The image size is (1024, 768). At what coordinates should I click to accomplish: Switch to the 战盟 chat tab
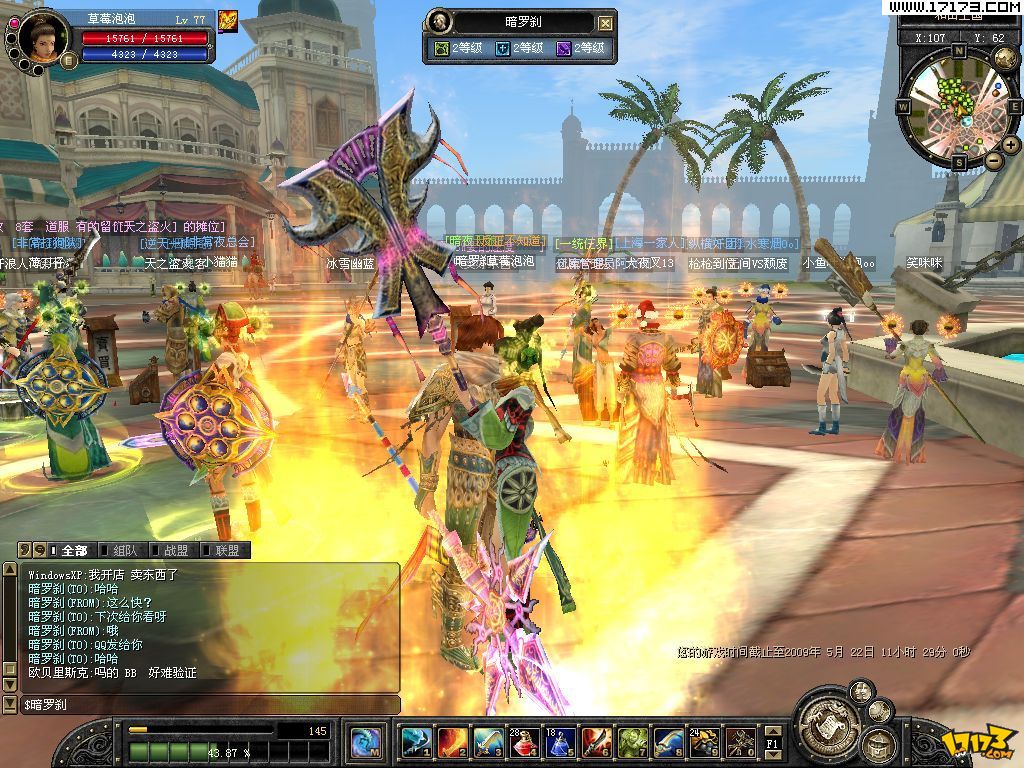pos(175,550)
